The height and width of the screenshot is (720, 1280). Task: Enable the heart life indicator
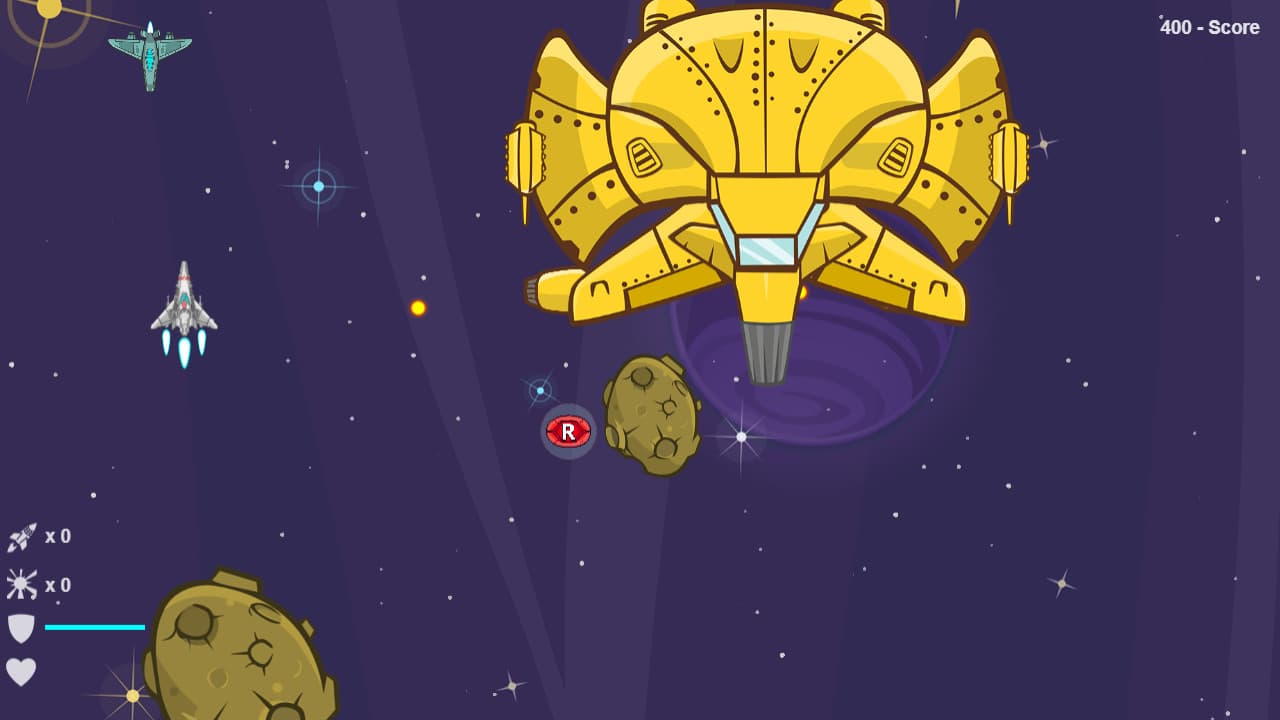click(x=20, y=672)
